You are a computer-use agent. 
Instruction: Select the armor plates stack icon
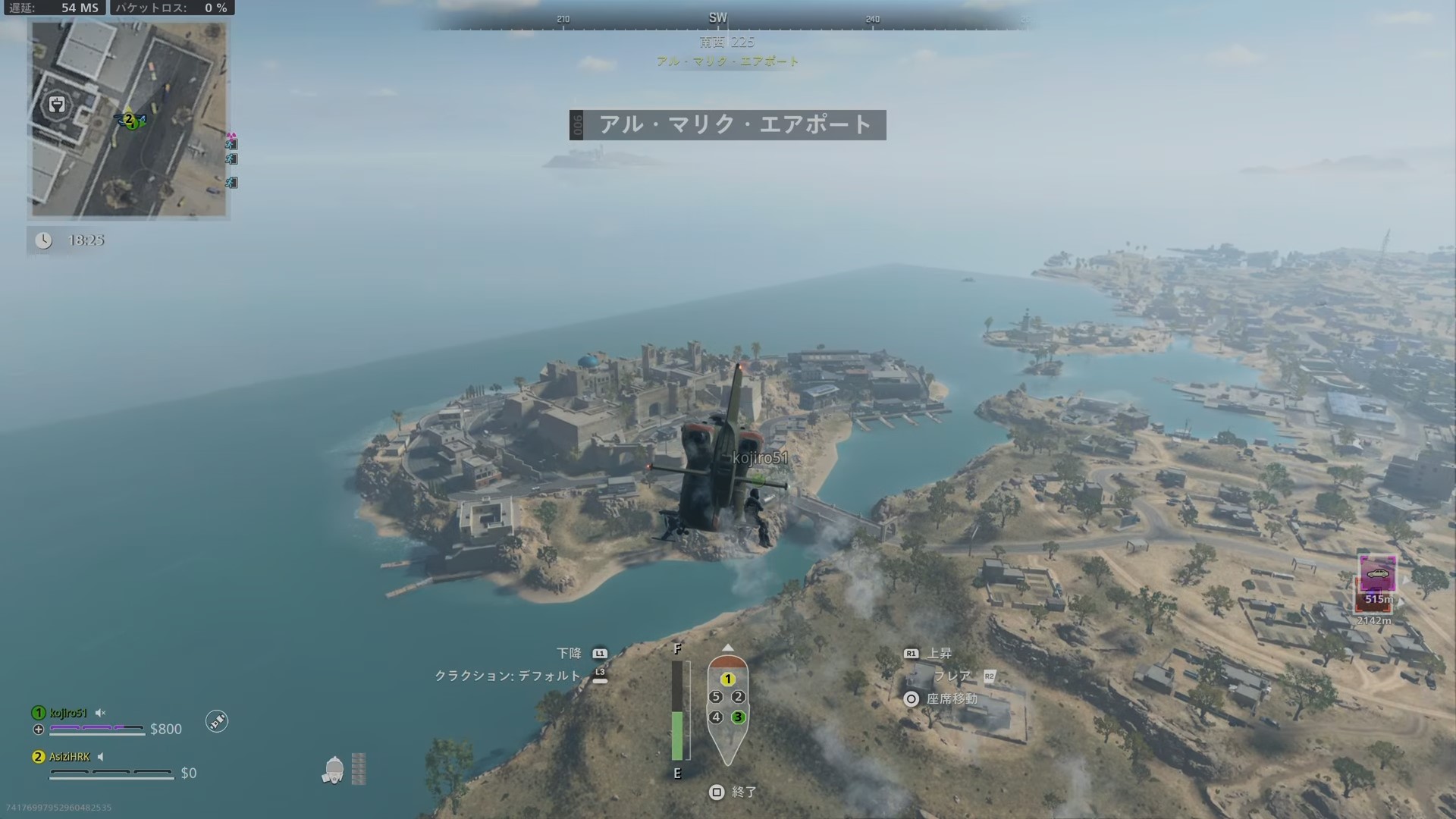pos(358,770)
